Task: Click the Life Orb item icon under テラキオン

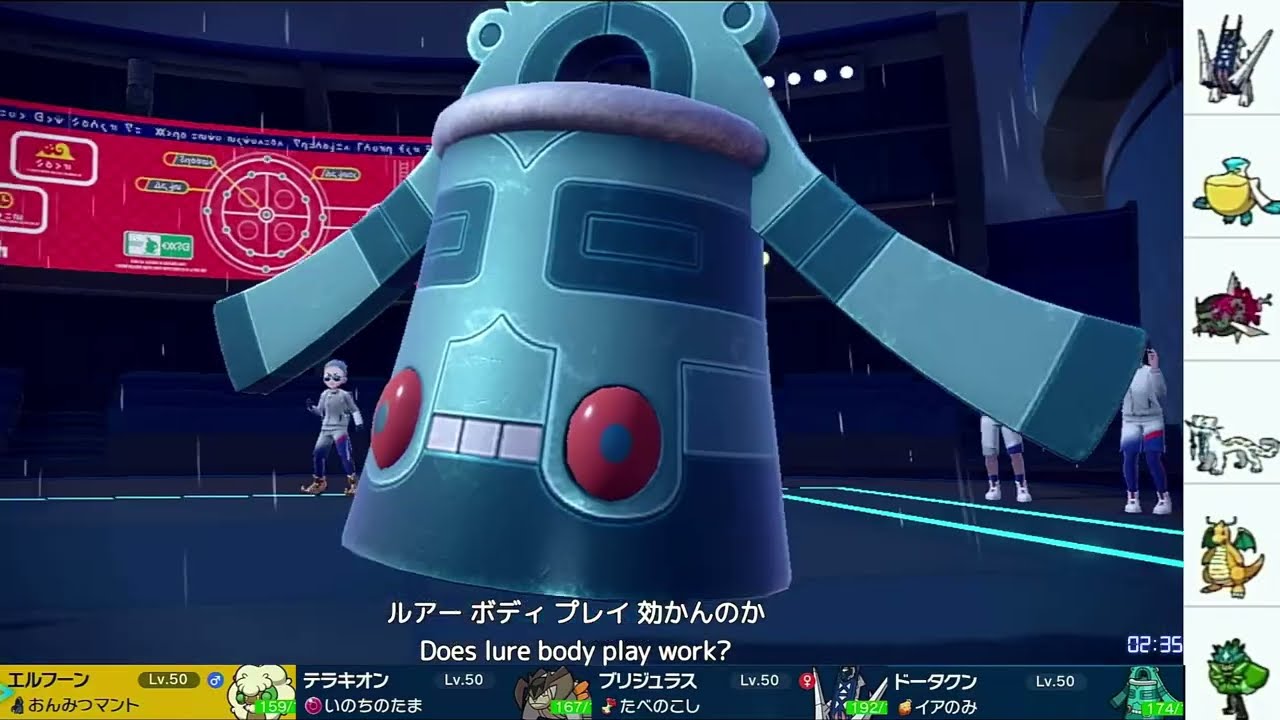Action: [x=312, y=705]
